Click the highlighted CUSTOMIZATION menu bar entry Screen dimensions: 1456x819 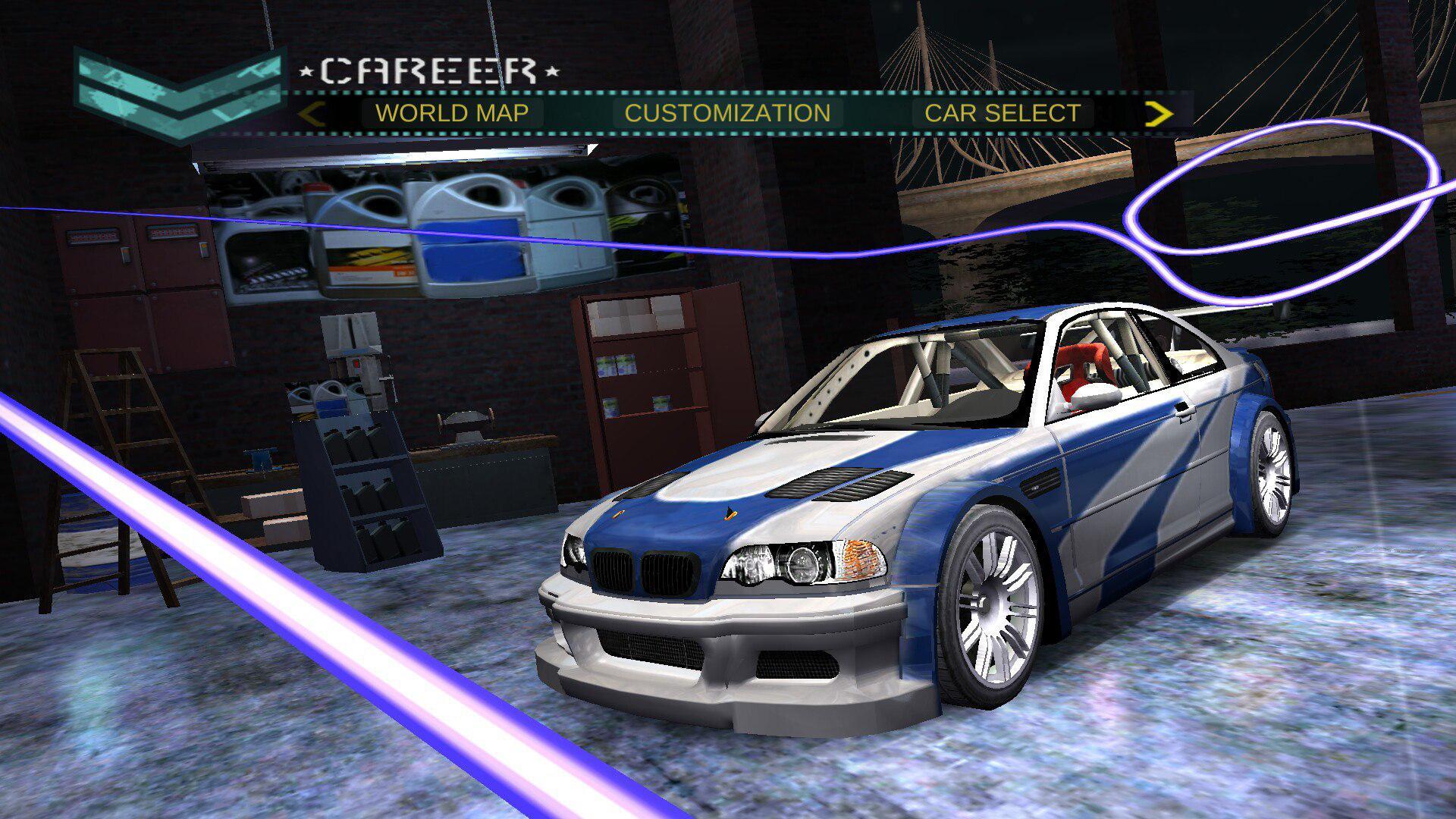click(728, 112)
